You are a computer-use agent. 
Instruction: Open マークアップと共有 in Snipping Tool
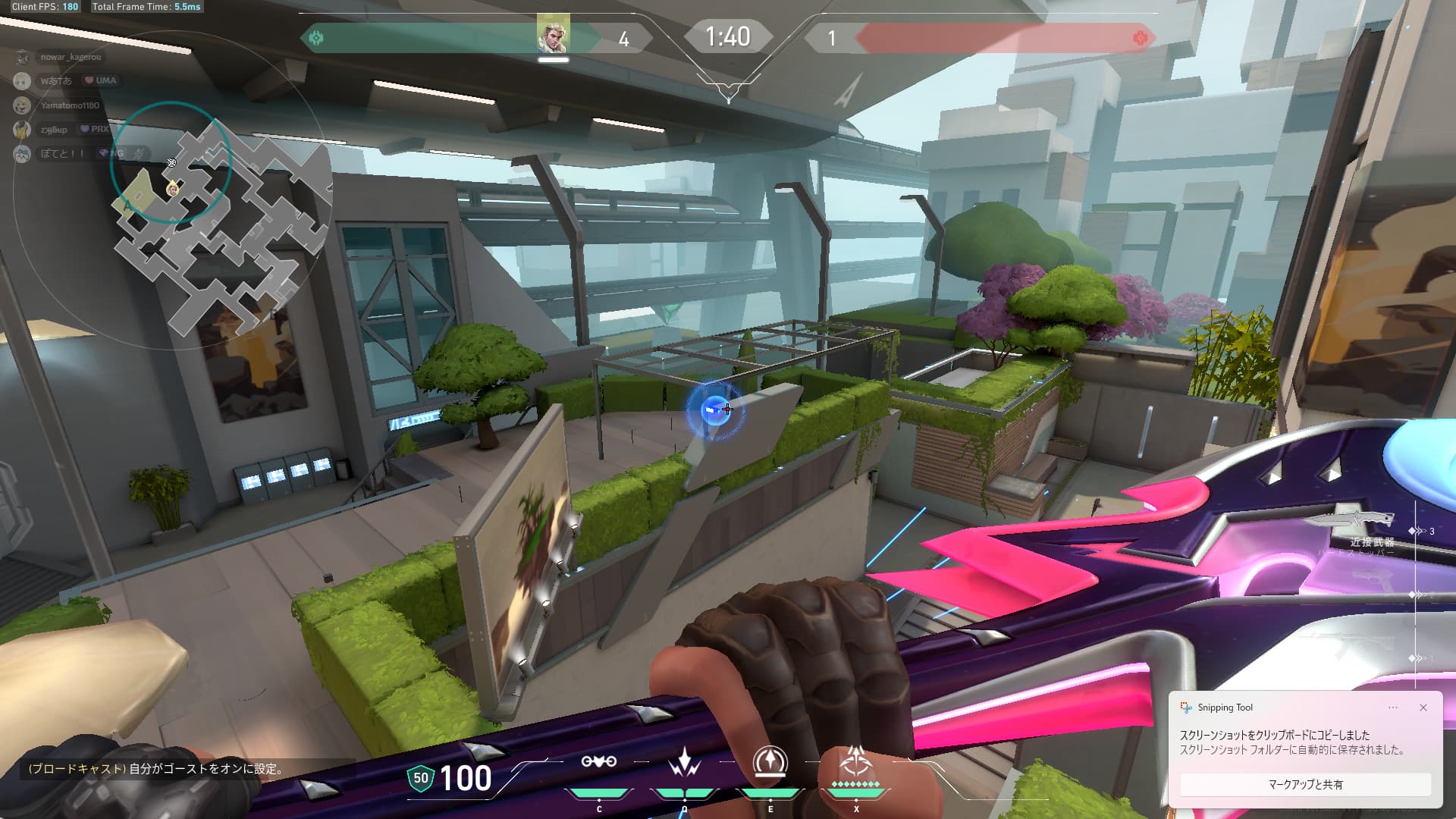tap(1304, 784)
